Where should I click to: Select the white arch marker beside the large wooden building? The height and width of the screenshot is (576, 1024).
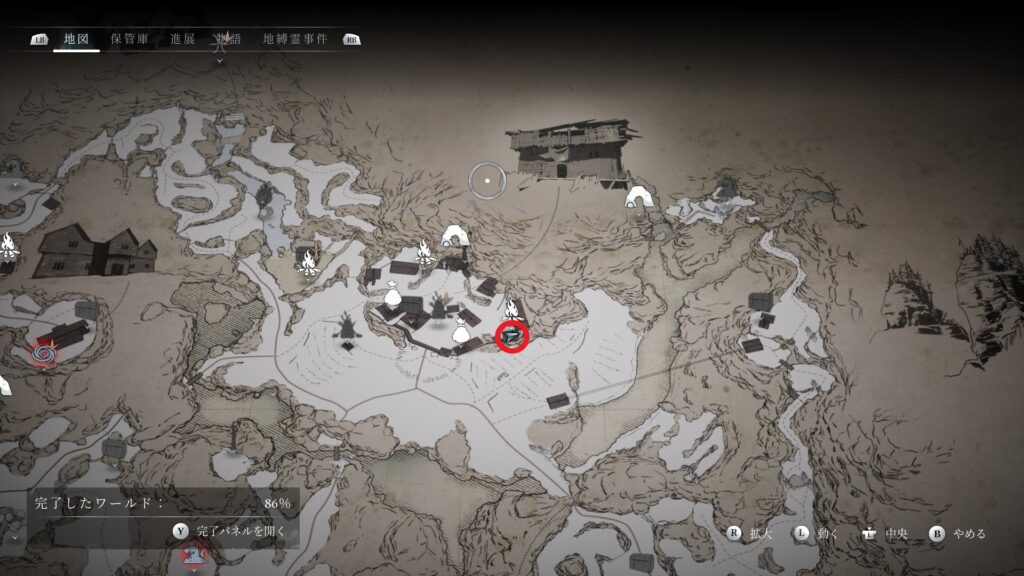click(637, 198)
